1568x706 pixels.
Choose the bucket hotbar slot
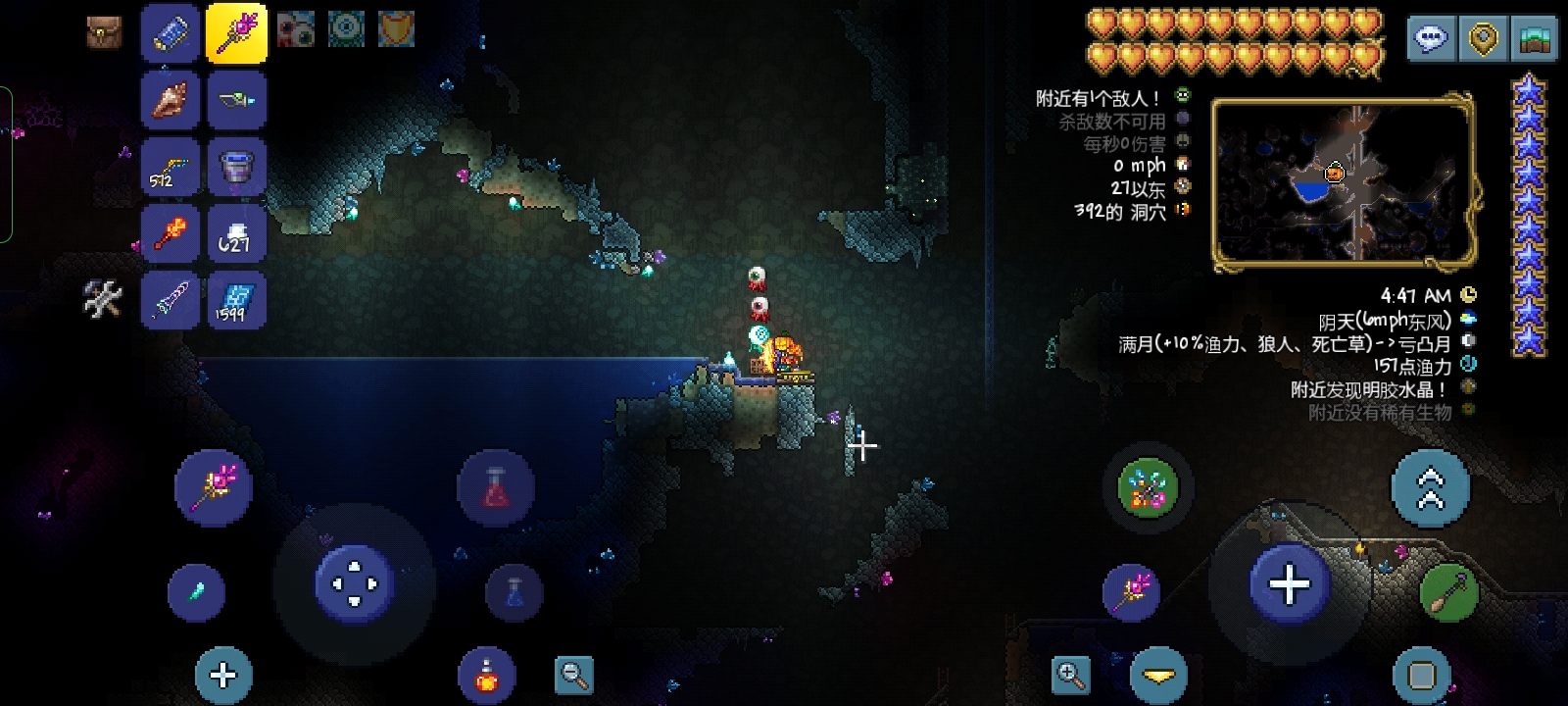[x=236, y=165]
